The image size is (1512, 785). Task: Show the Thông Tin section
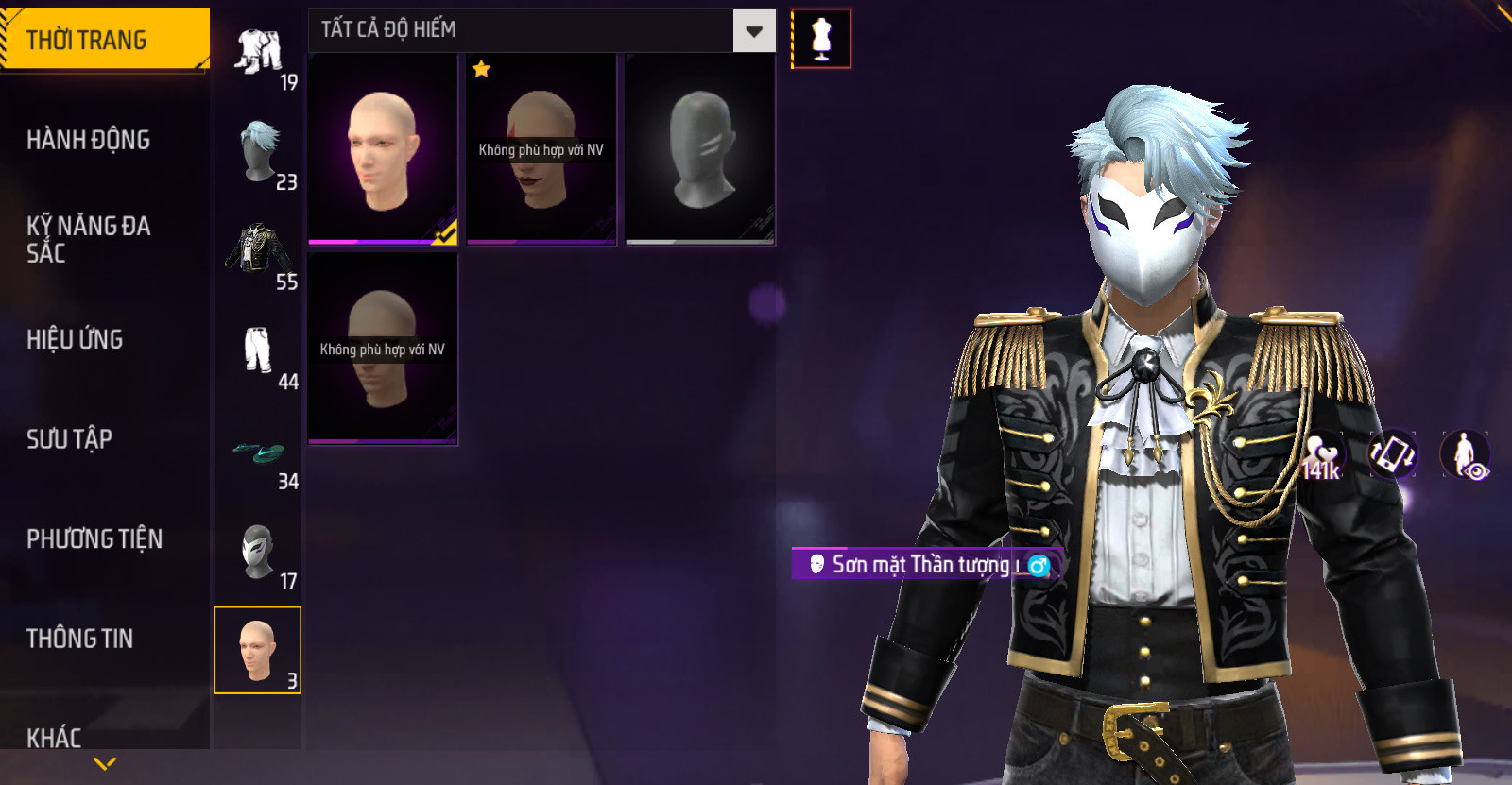point(80,639)
